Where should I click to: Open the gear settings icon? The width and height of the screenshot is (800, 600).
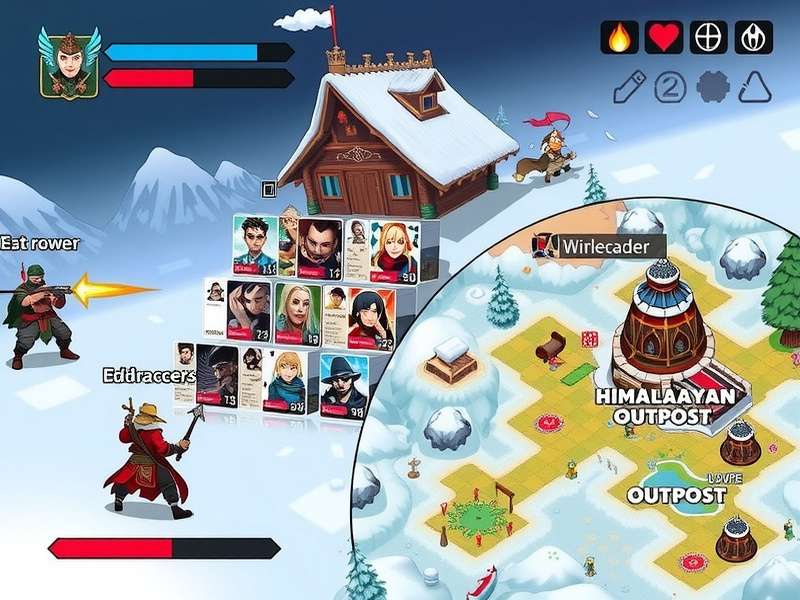711,88
